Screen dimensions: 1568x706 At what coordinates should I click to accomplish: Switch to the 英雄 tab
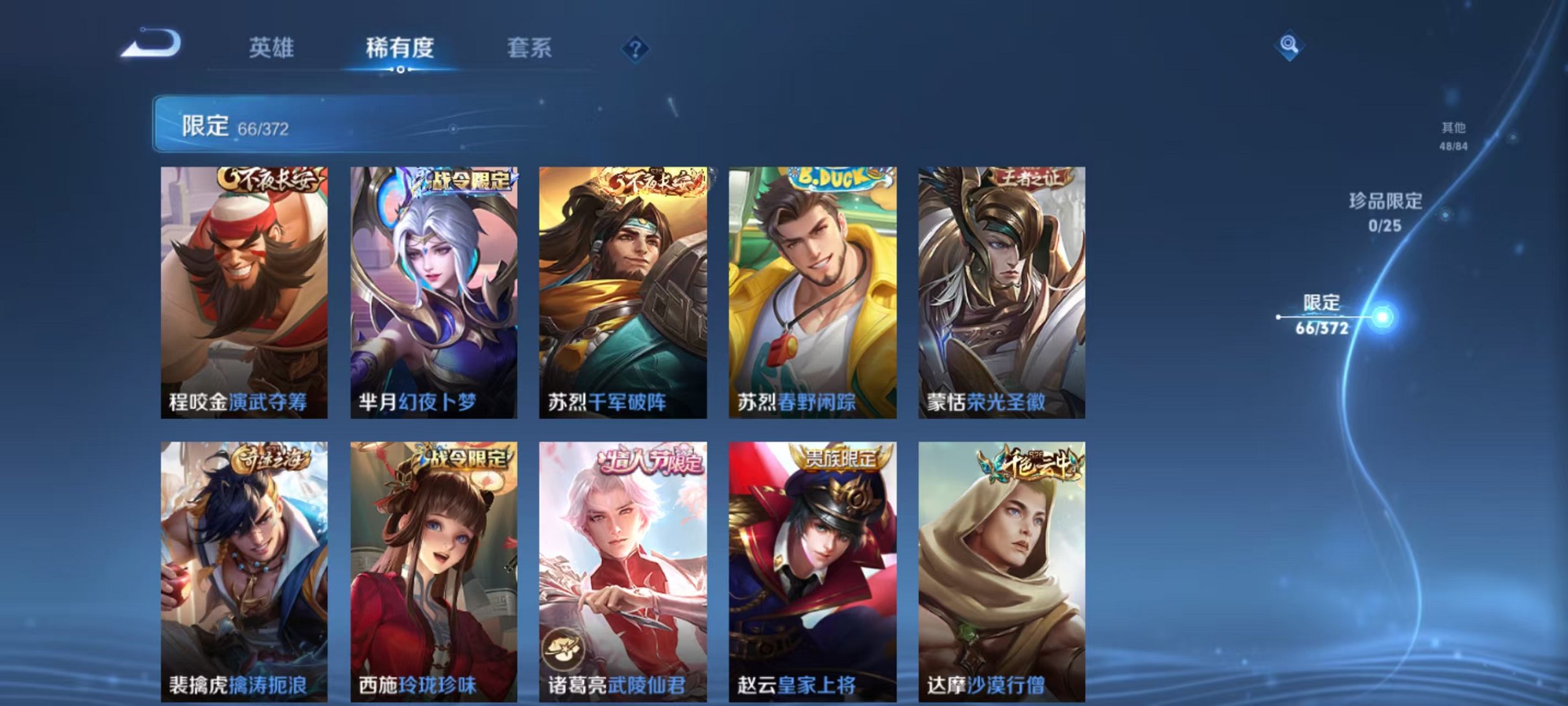coord(273,47)
